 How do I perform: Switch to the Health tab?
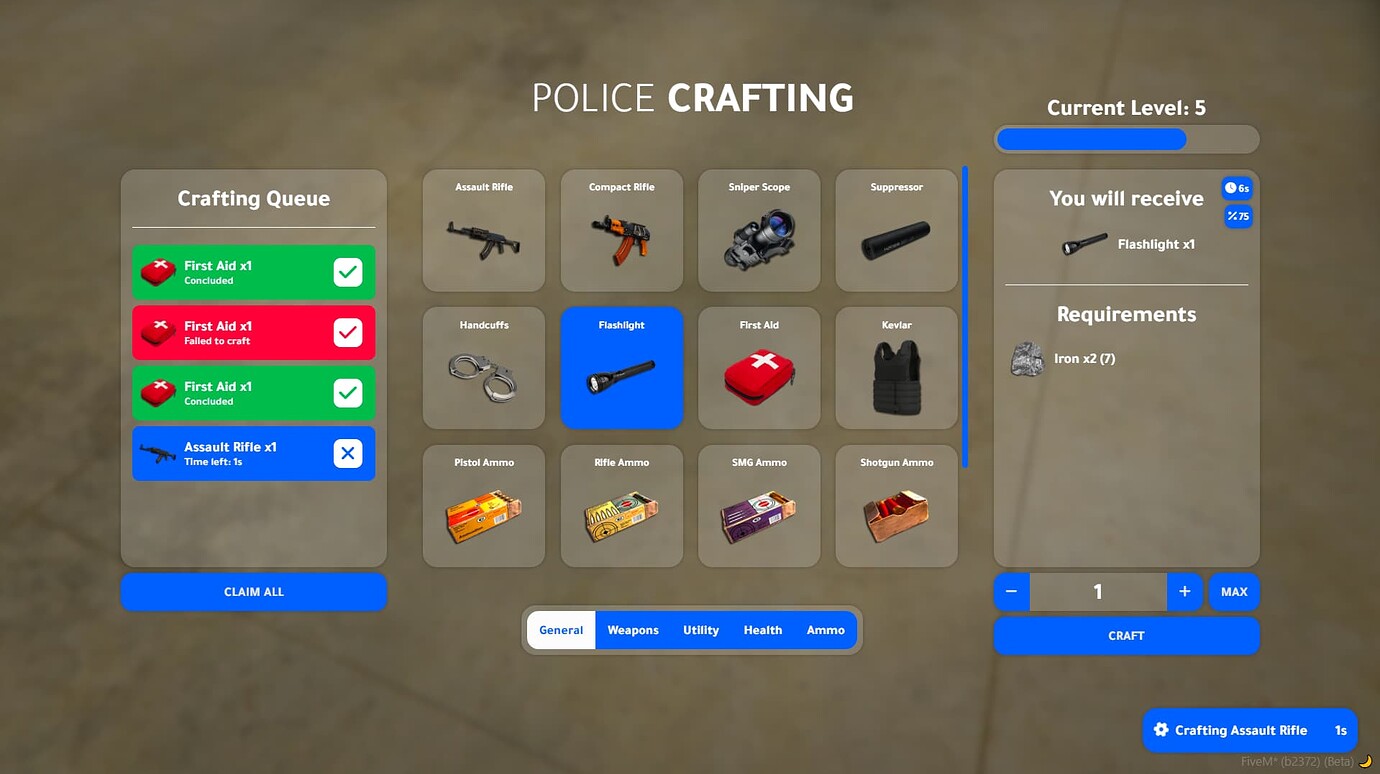click(763, 630)
